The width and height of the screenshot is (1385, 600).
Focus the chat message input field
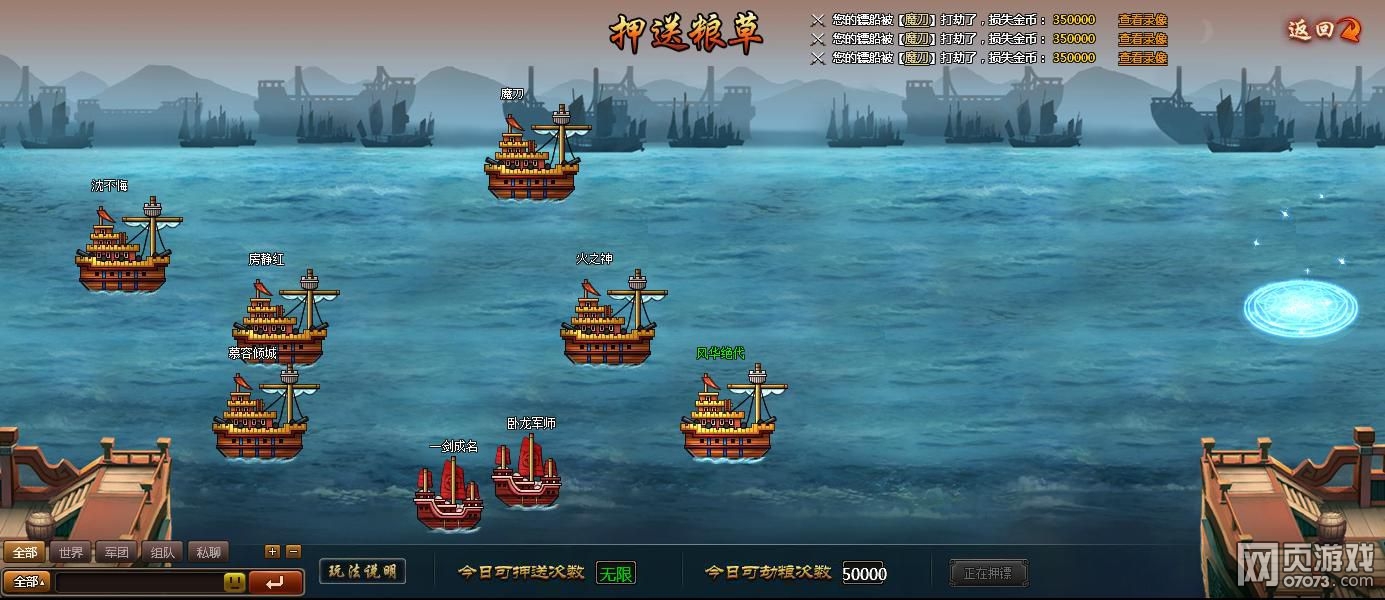pos(138,582)
